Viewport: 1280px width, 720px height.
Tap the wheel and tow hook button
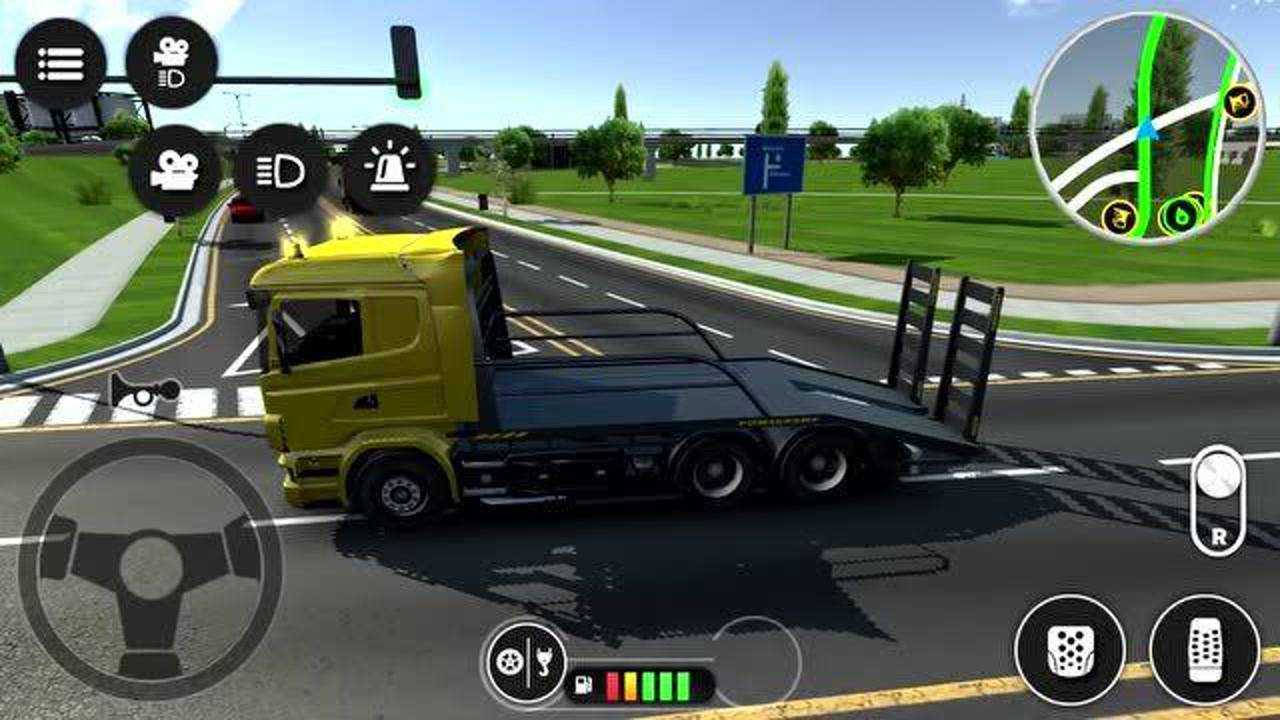coord(527,662)
